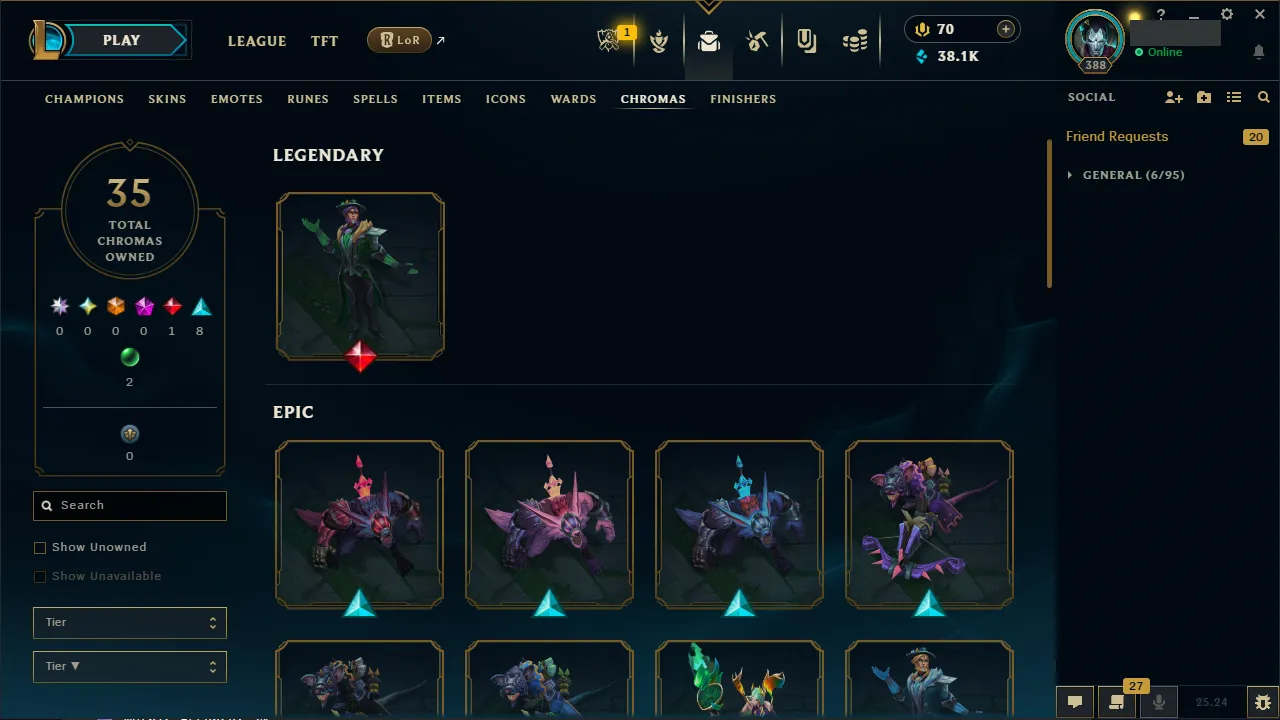Open the friend list search icon
Screen dimensions: 1280x720
1263,97
